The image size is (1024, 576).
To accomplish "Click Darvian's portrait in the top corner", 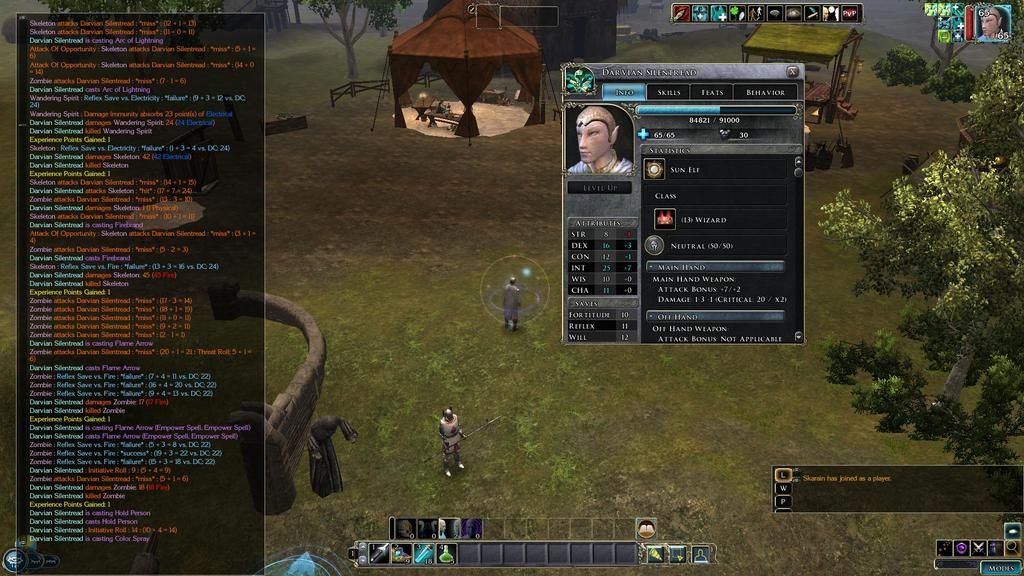I will (x=990, y=22).
